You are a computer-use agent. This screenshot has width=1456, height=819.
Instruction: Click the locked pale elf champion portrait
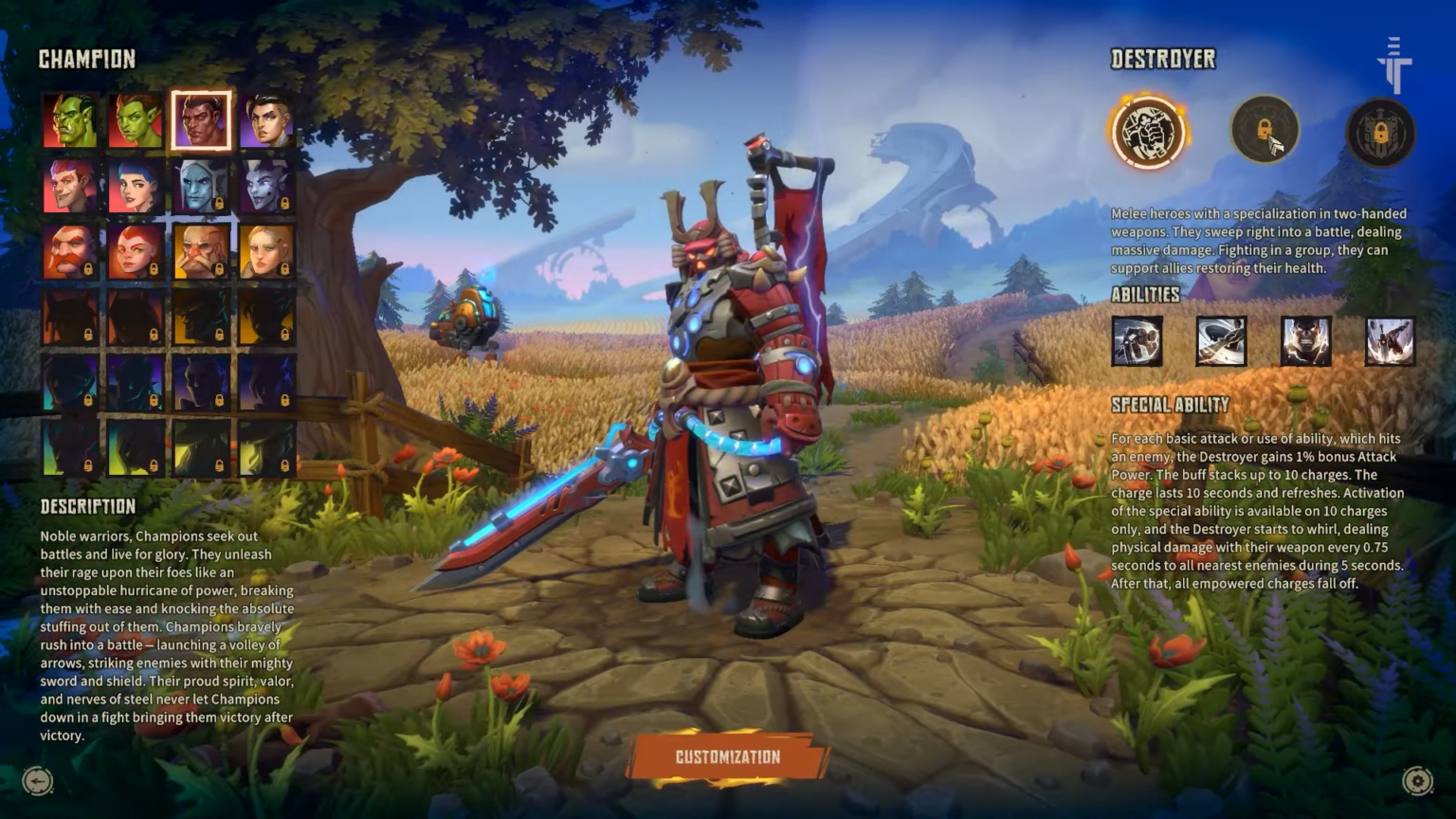point(199,186)
